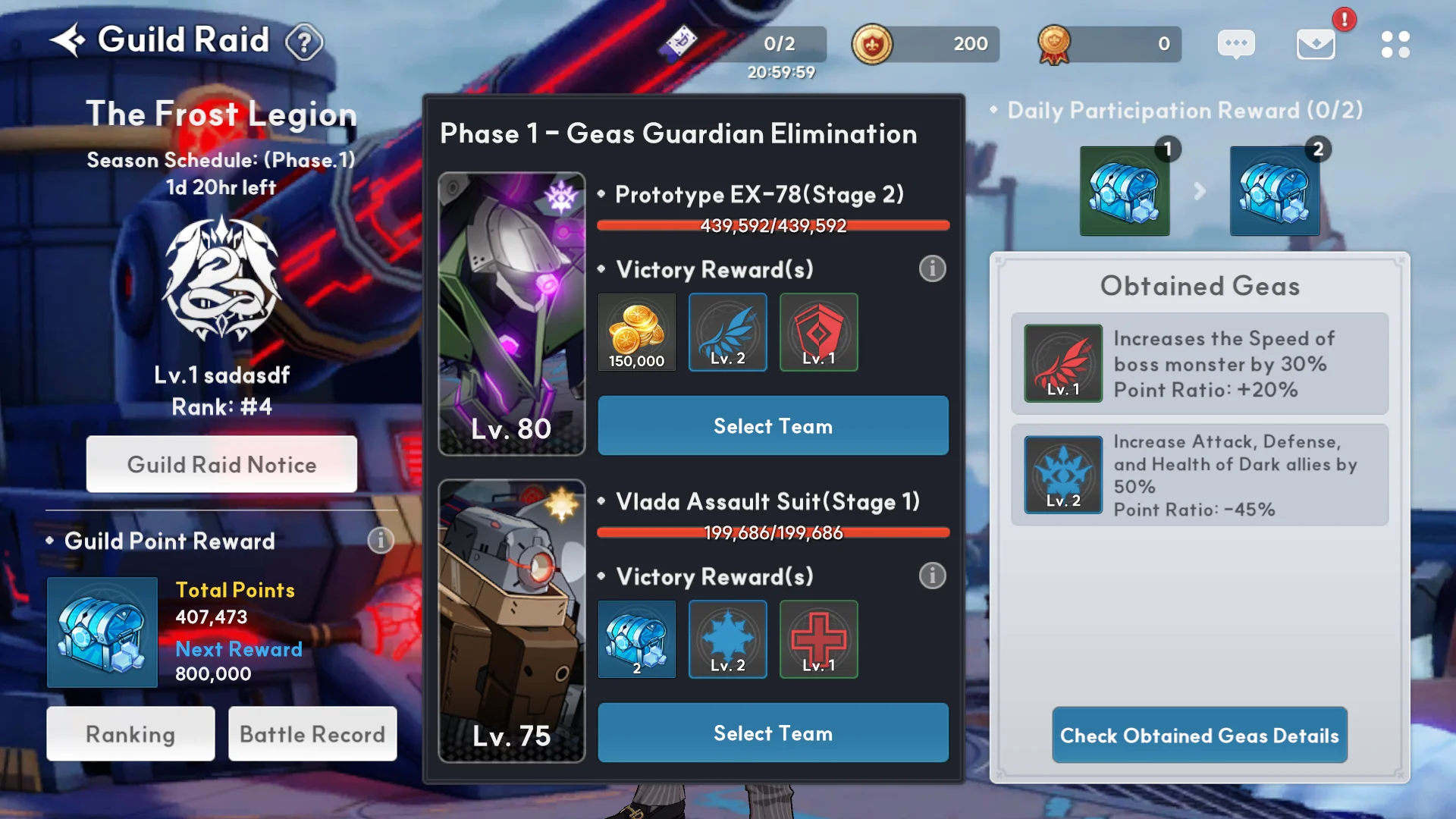1456x819 pixels.
Task: Open the Guild Raid help question mark
Action: [x=304, y=43]
